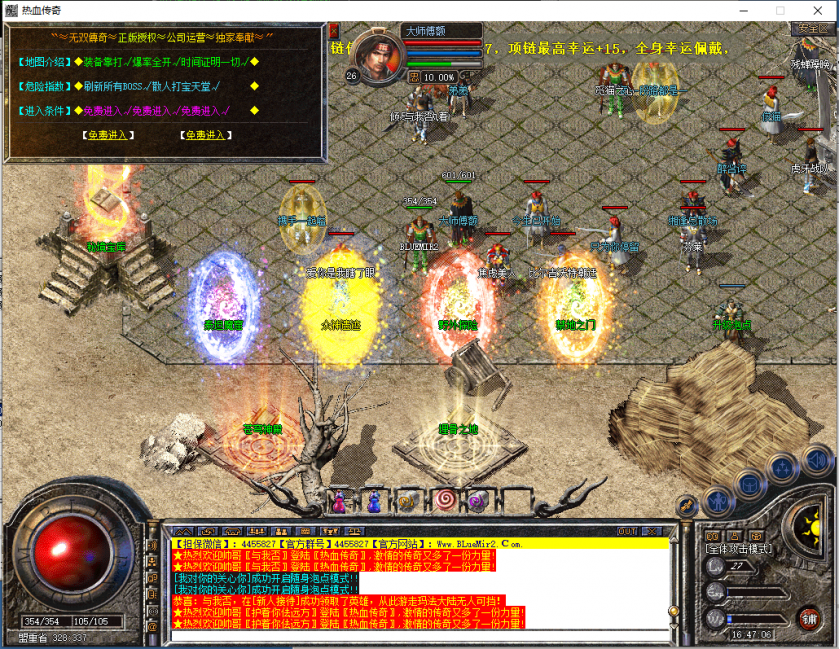
Task: Select the red spiral scroll belt slot
Action: pos(442,500)
